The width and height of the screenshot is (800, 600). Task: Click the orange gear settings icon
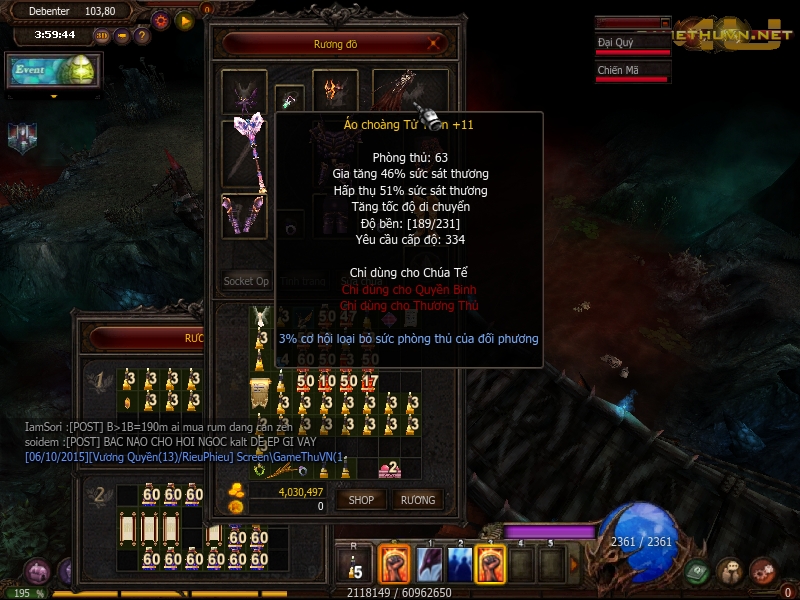(161, 19)
